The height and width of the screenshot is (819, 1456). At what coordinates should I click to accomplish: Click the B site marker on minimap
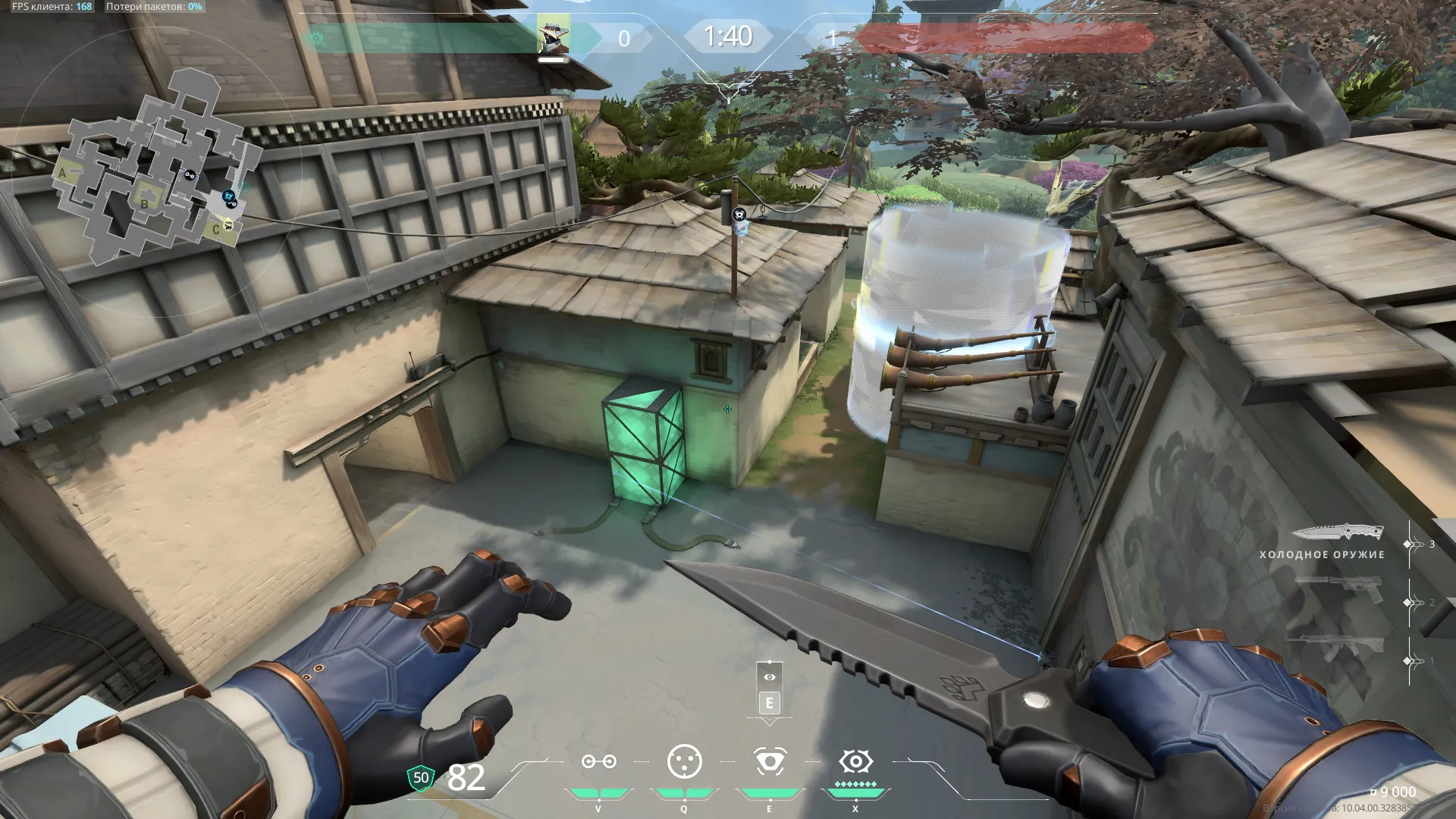(144, 204)
